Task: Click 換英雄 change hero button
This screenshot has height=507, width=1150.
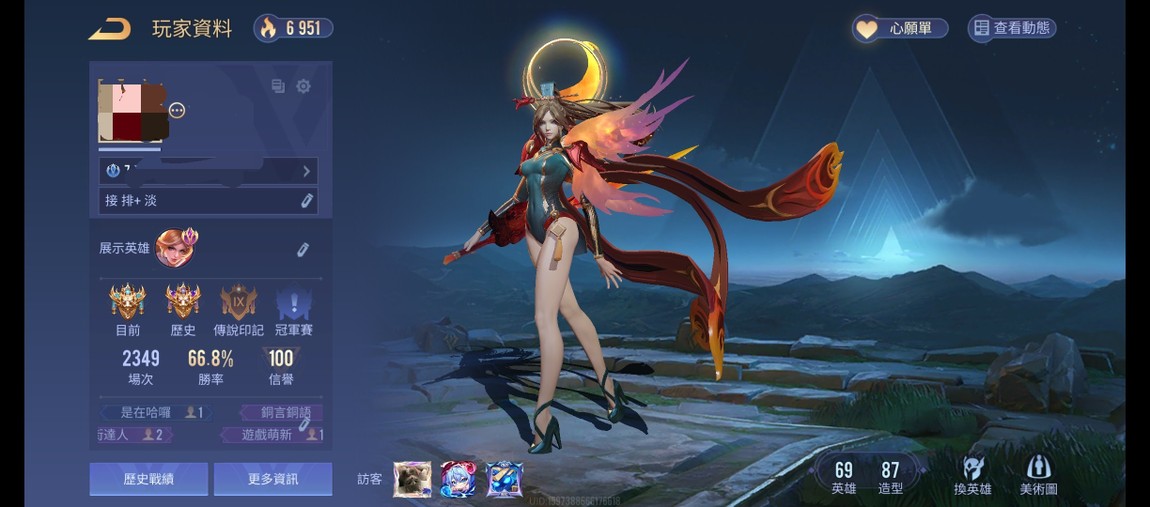Action: [972, 475]
